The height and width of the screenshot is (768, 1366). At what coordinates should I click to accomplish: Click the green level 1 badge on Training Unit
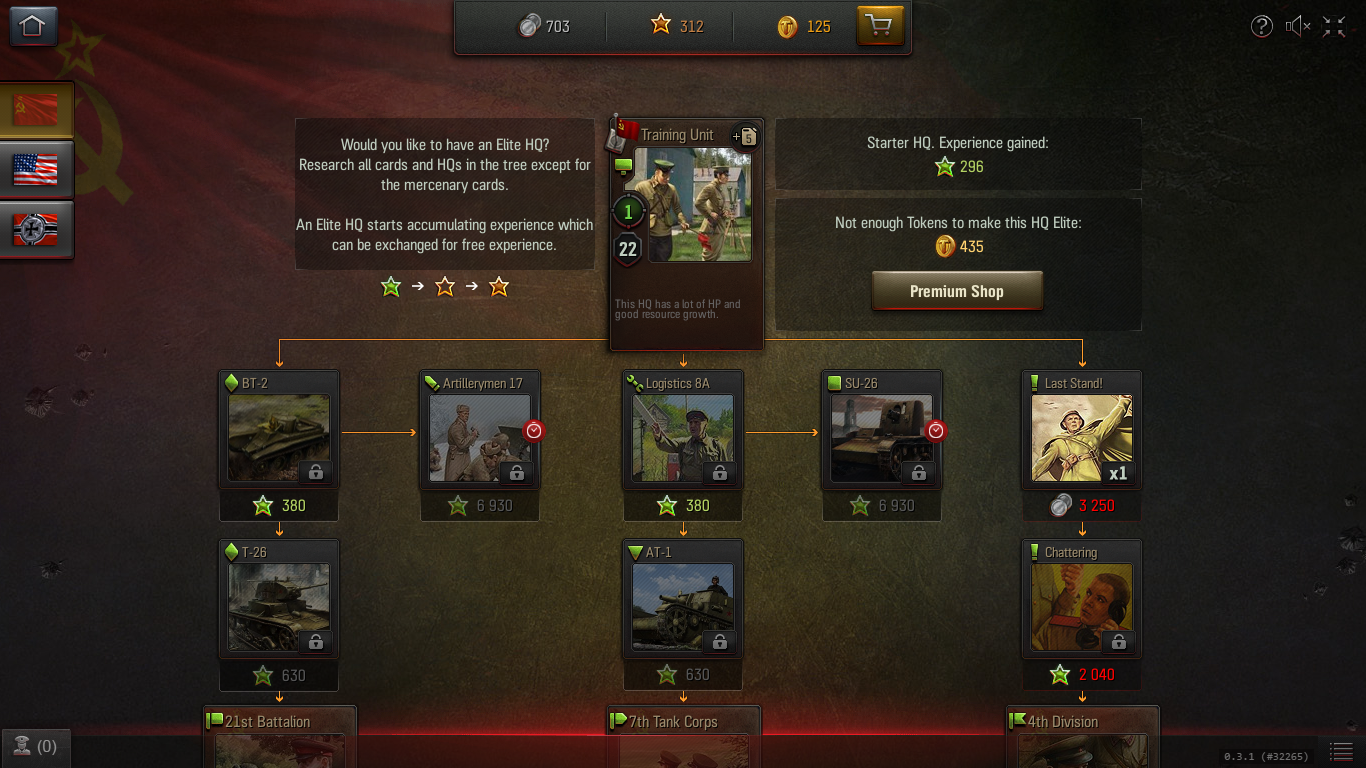627,211
